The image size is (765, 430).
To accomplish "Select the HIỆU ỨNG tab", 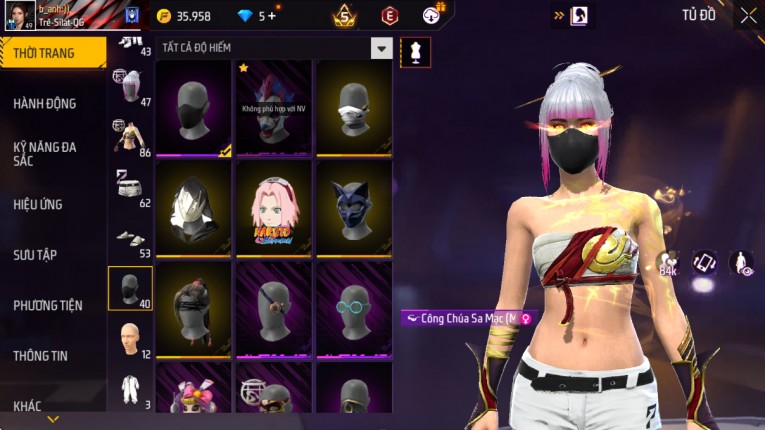I will point(38,204).
